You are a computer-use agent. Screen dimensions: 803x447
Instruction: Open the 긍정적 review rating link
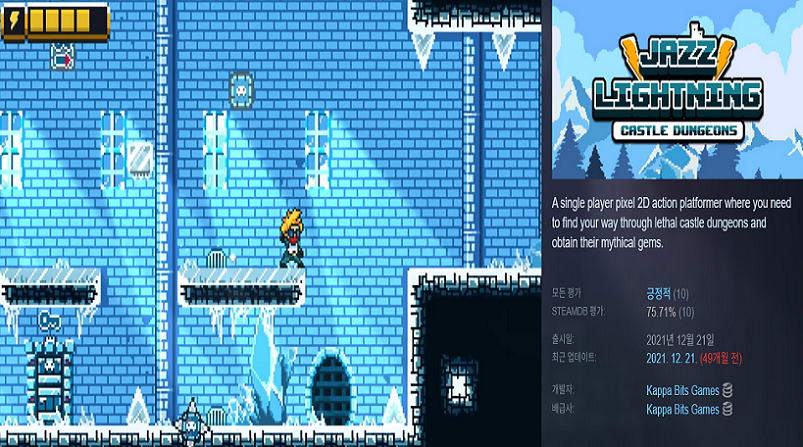pos(661,293)
